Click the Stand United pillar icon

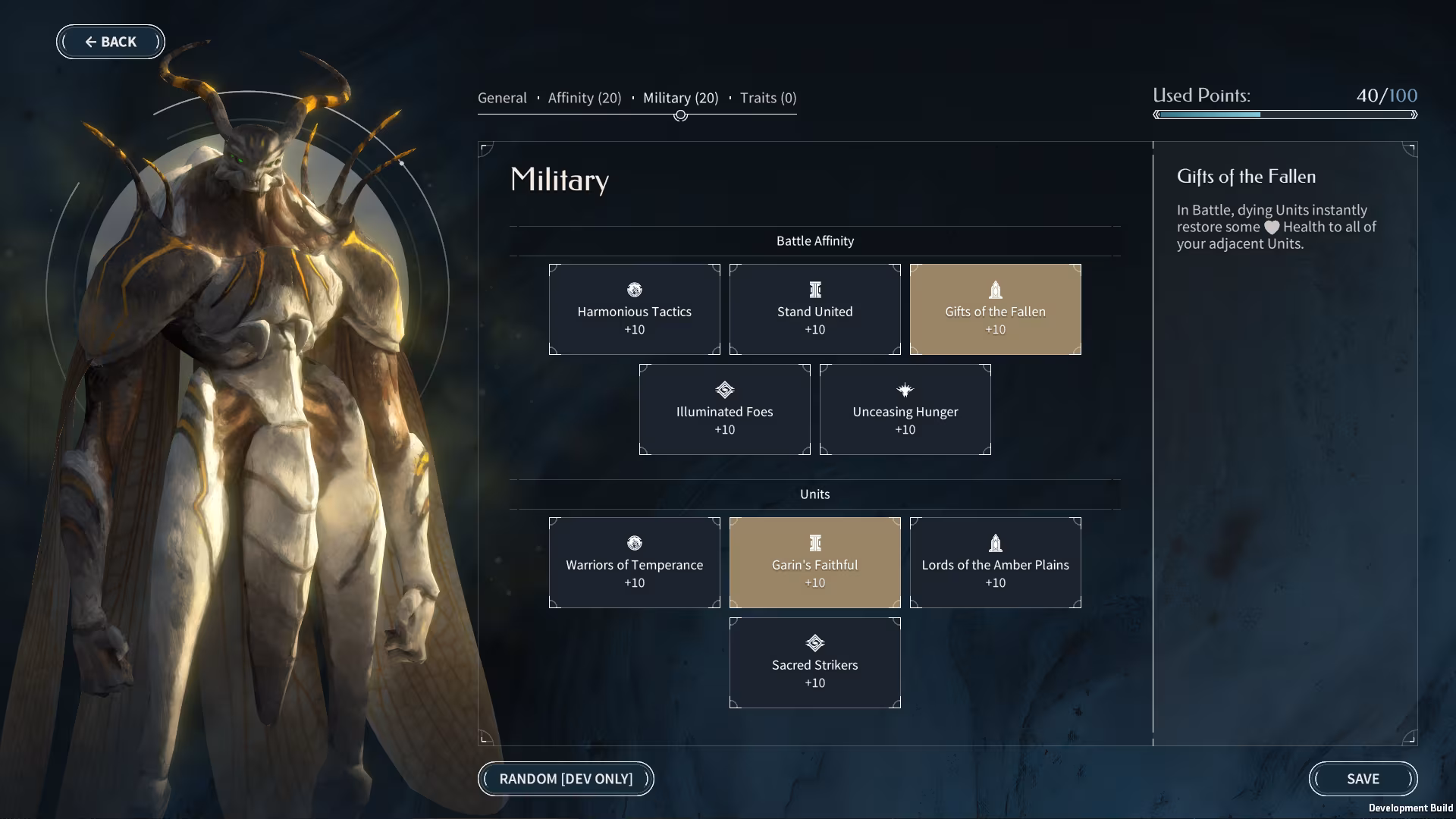pos(814,290)
